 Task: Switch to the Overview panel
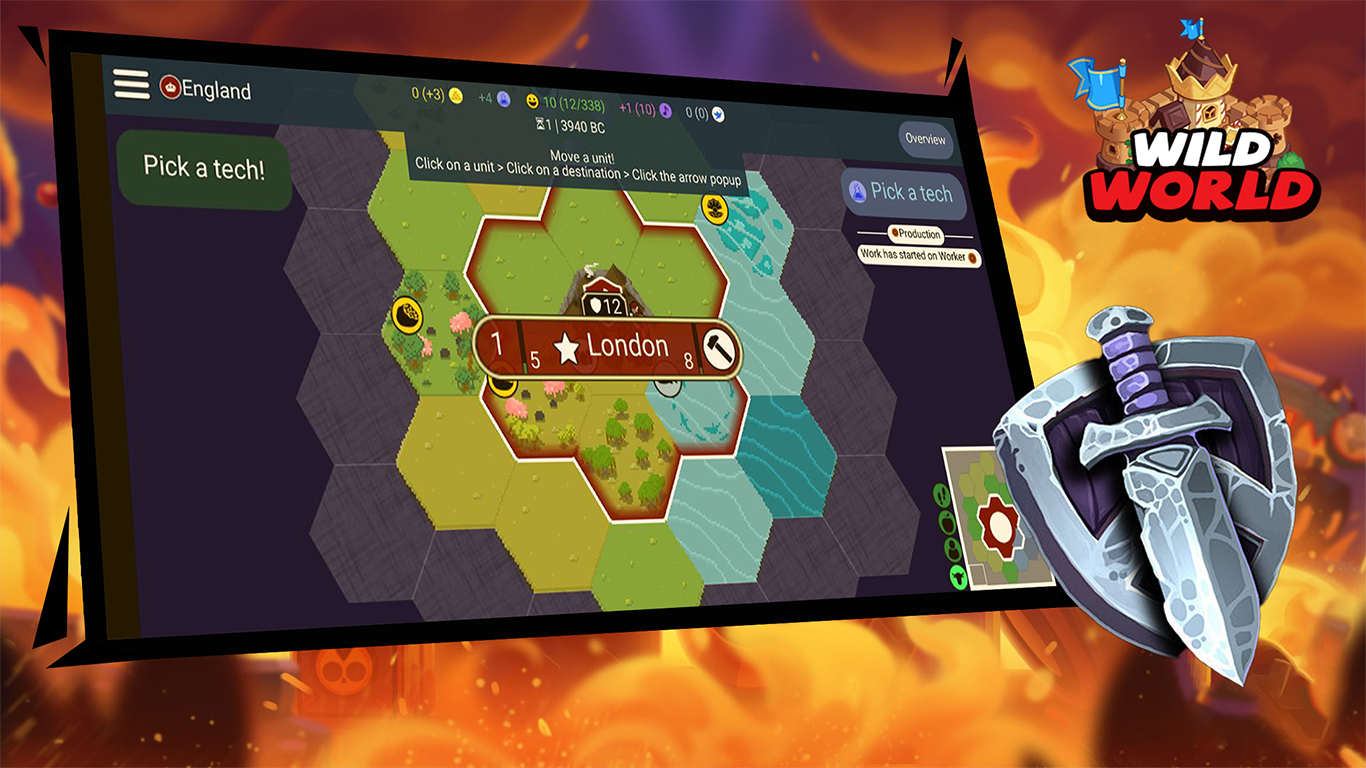[925, 141]
